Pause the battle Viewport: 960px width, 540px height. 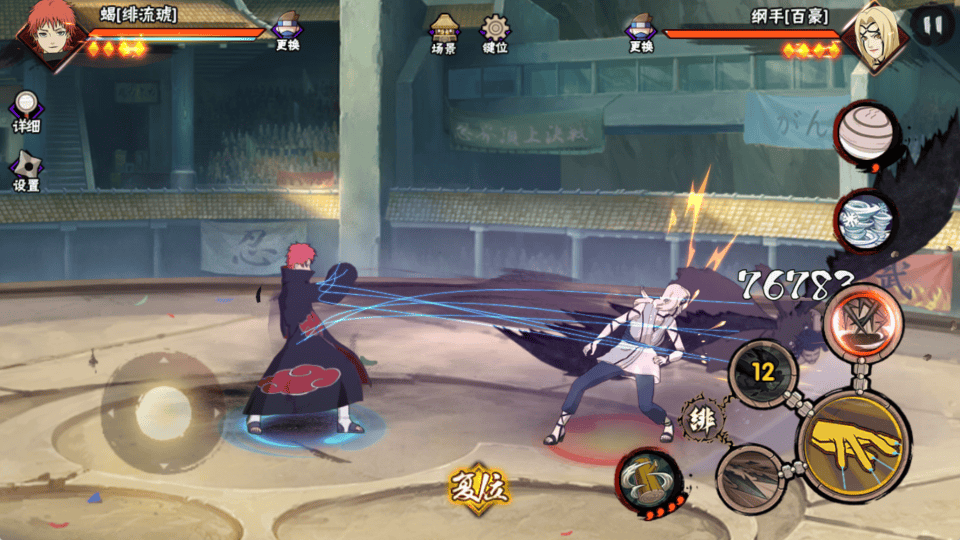932,25
